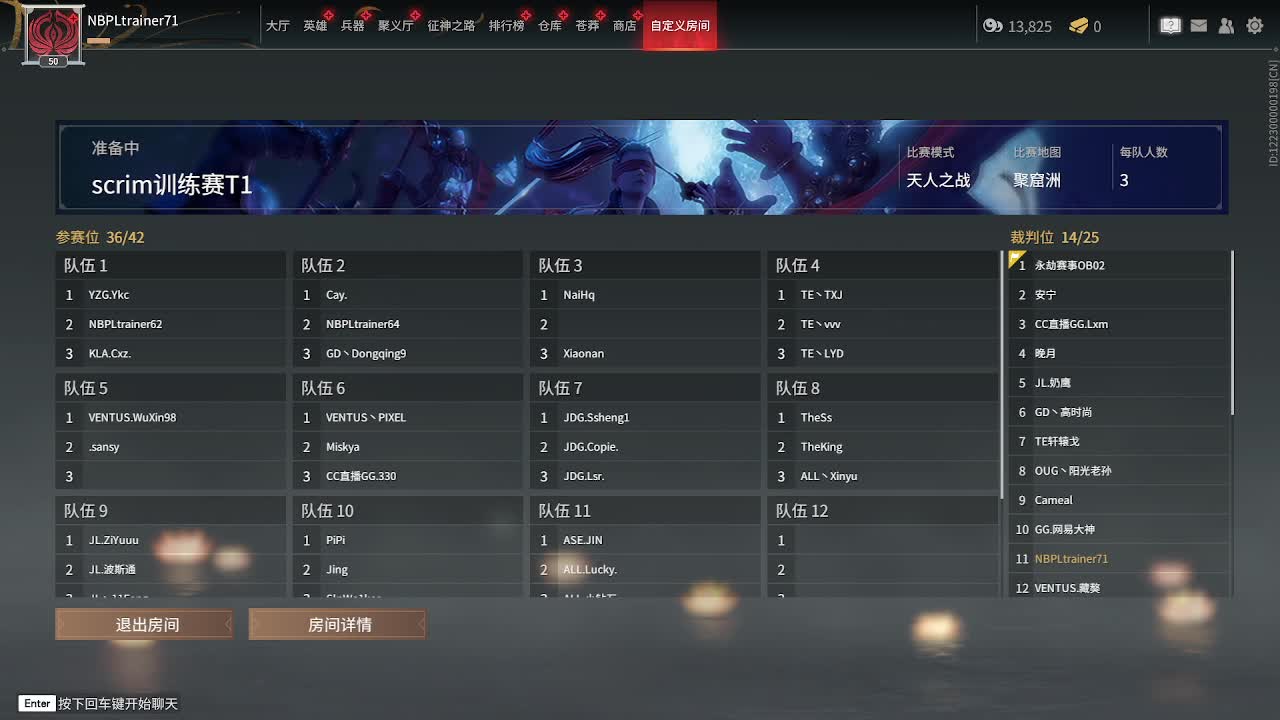Switch to the 大厅 tab

click(x=279, y=27)
